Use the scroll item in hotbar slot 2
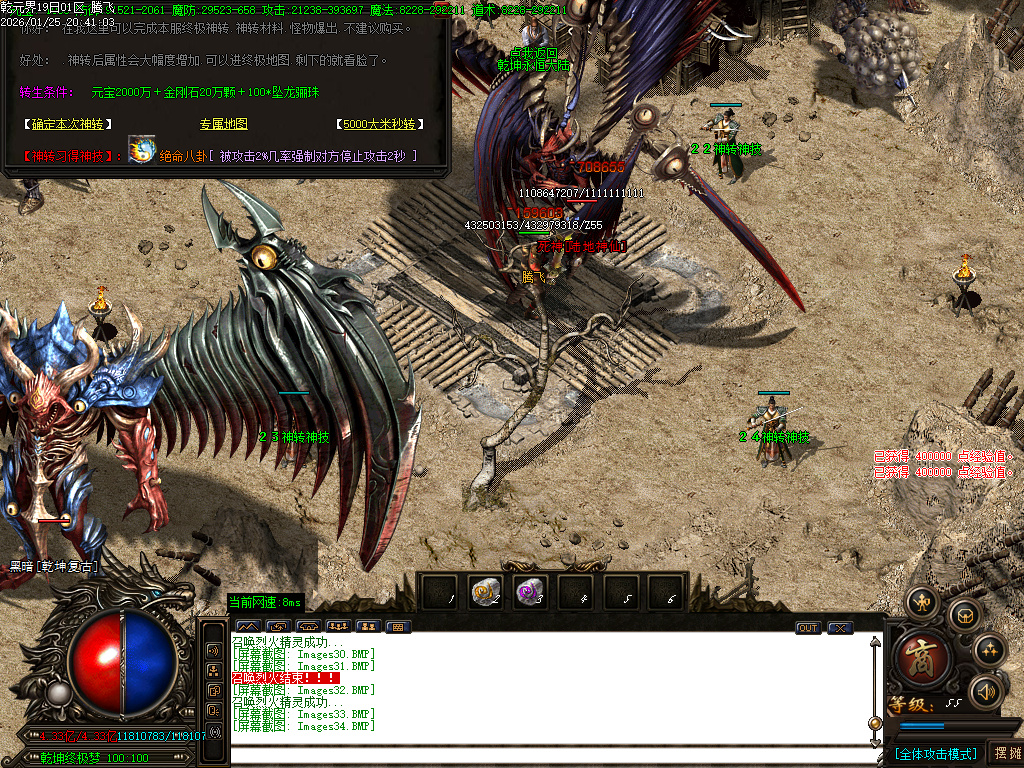This screenshot has height=768, width=1024. point(486,593)
